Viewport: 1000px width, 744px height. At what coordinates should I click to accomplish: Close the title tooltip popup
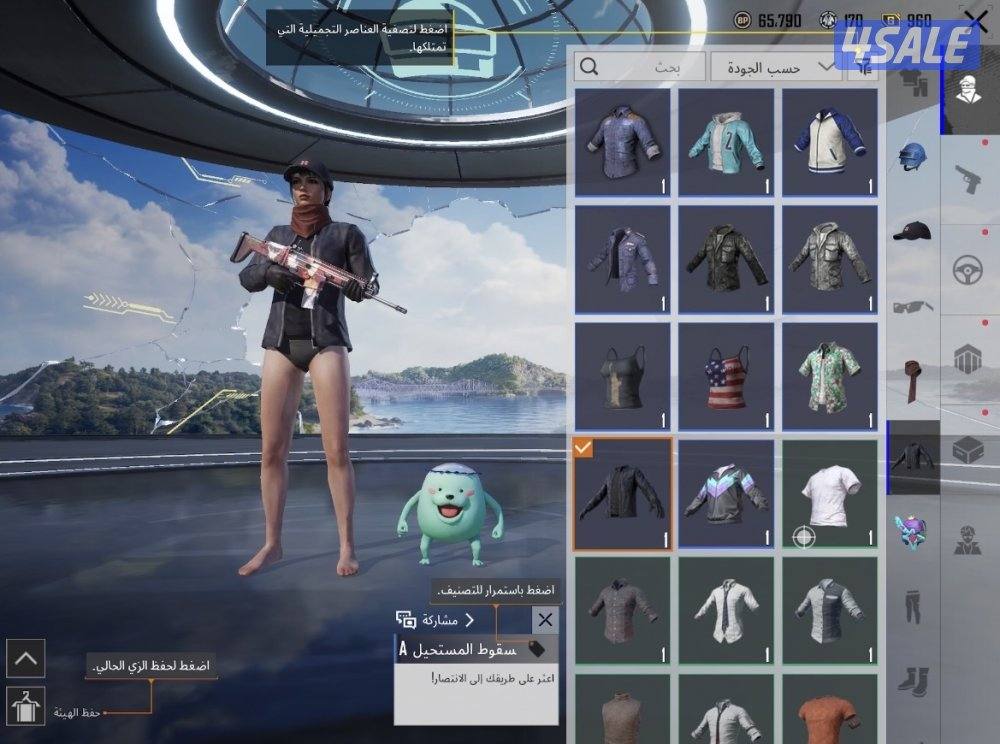(x=545, y=620)
